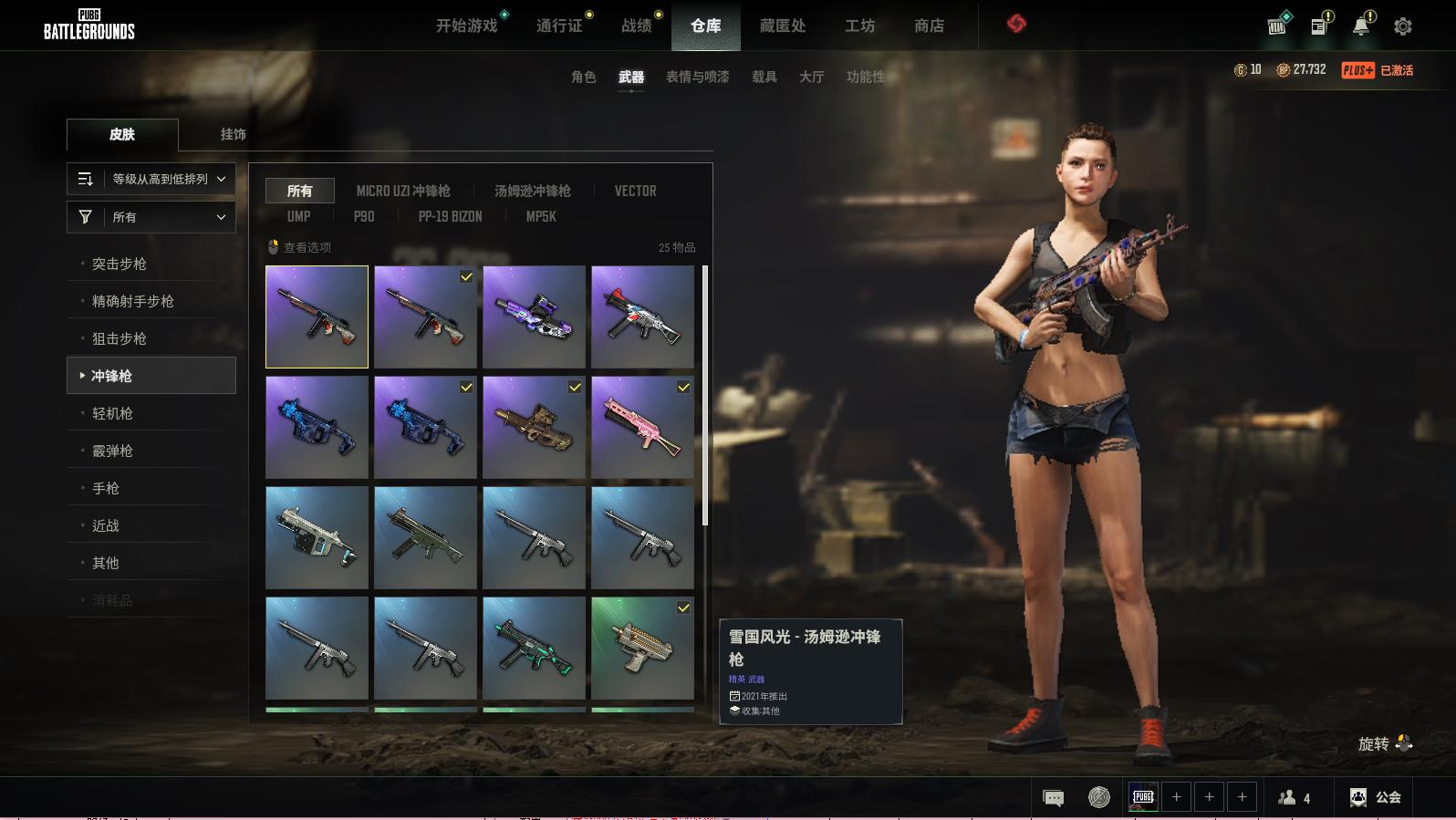This screenshot has width=1456, height=820.
Task: Open settings with the gear icon
Action: [x=1402, y=26]
